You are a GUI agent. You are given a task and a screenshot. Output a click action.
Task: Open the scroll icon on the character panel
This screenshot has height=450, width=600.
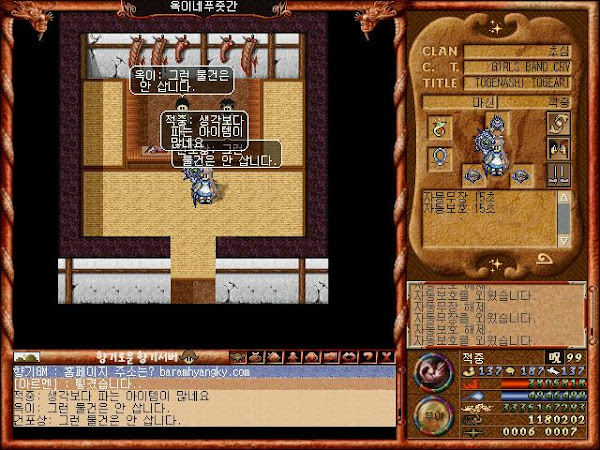coord(558,124)
